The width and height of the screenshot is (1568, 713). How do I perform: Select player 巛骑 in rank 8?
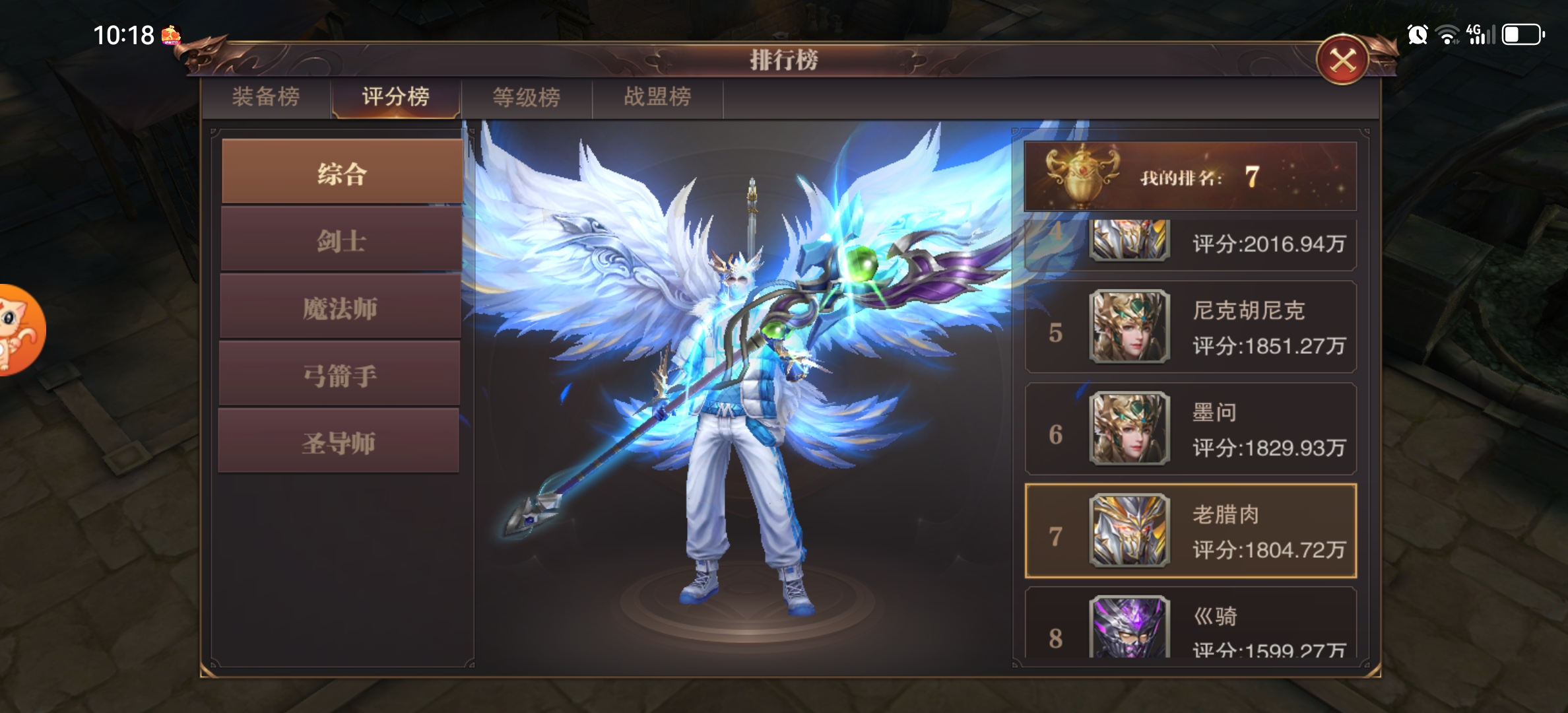(1191, 624)
